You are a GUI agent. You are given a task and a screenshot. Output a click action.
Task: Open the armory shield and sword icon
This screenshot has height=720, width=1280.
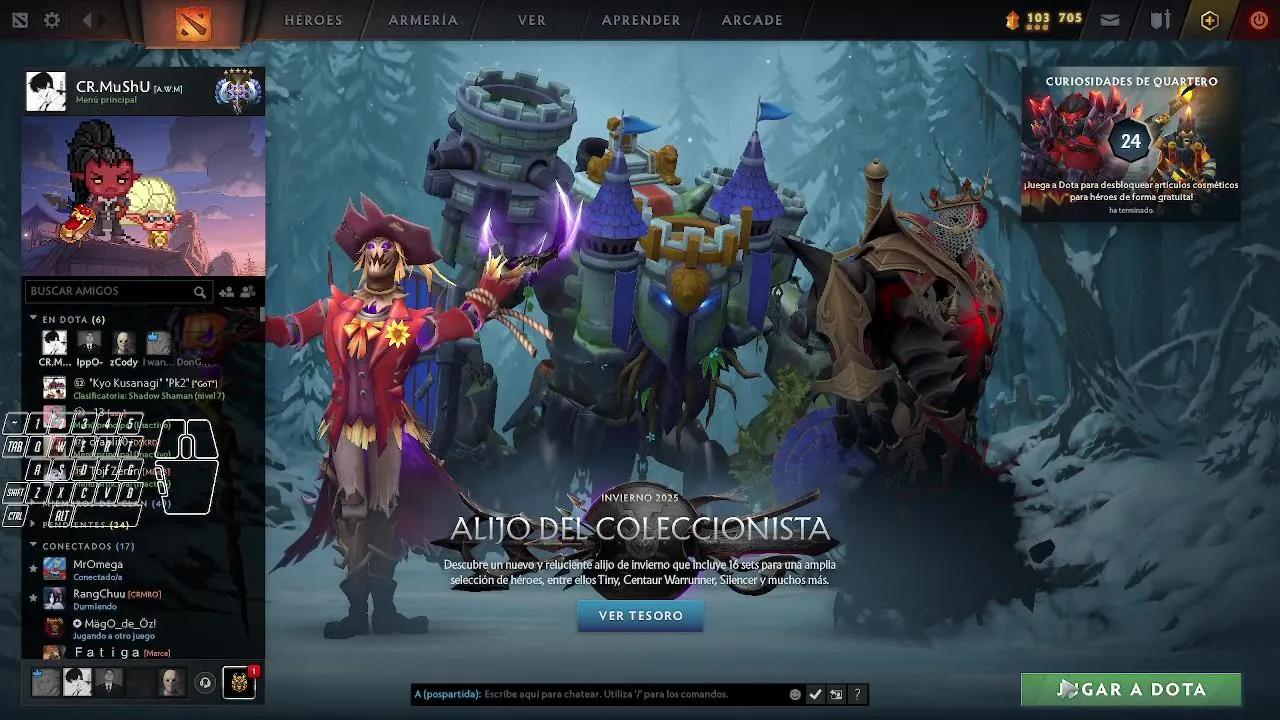pos(1160,19)
